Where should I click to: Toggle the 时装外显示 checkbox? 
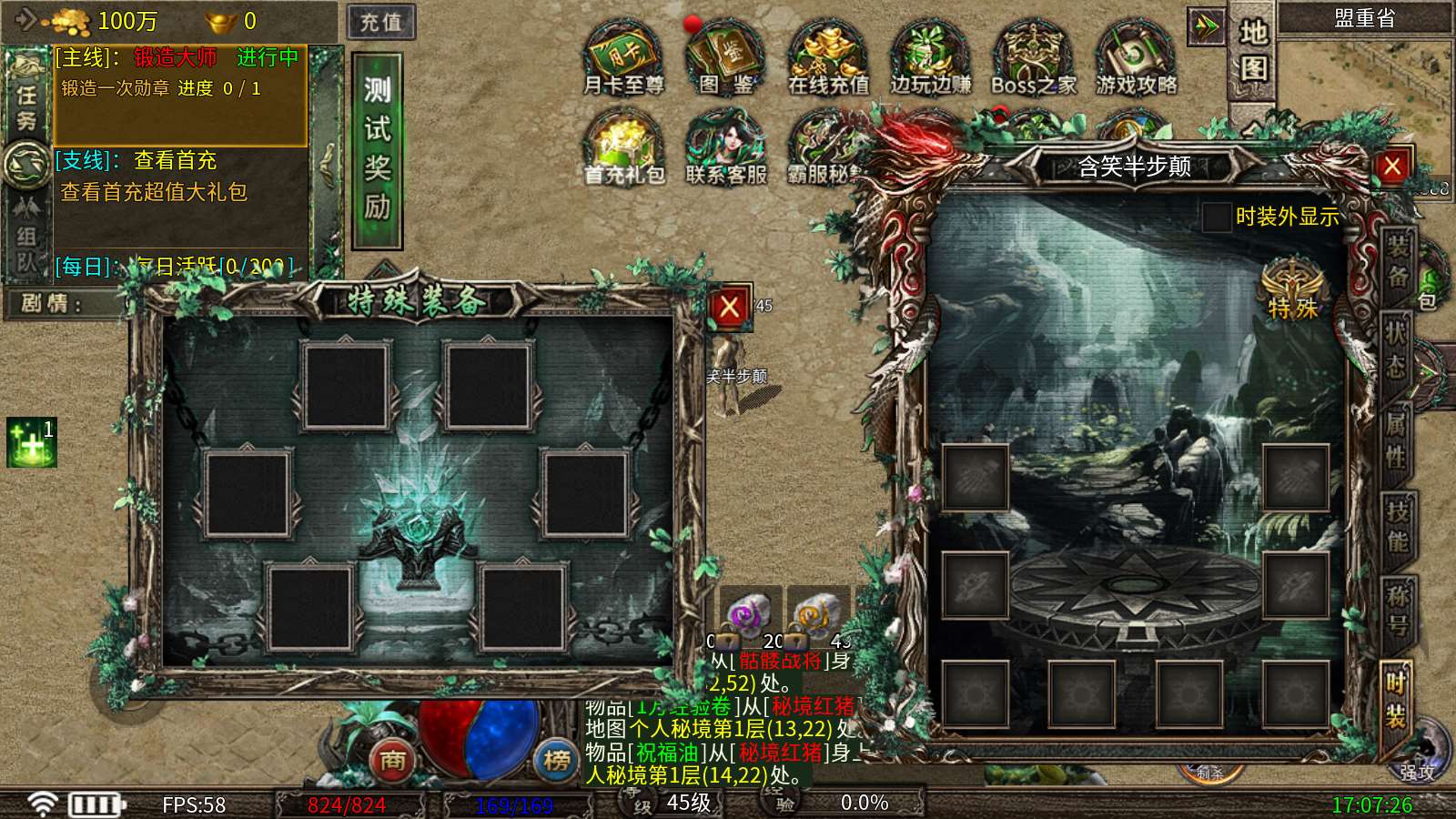click(1217, 217)
